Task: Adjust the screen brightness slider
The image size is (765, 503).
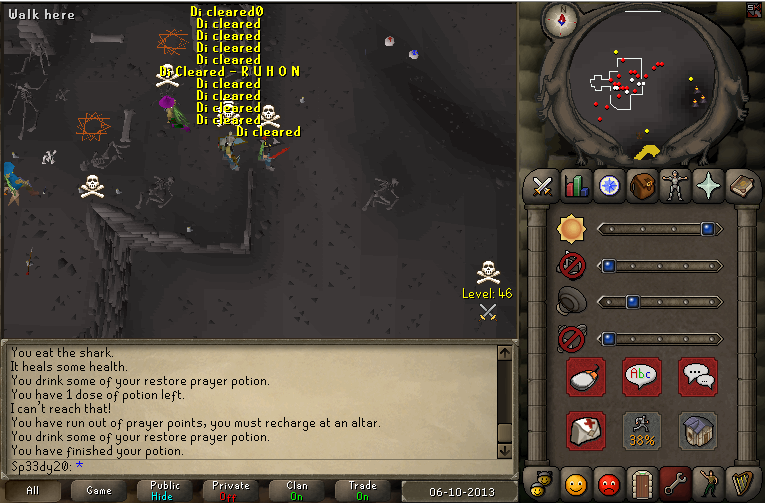Action: (x=659, y=229)
